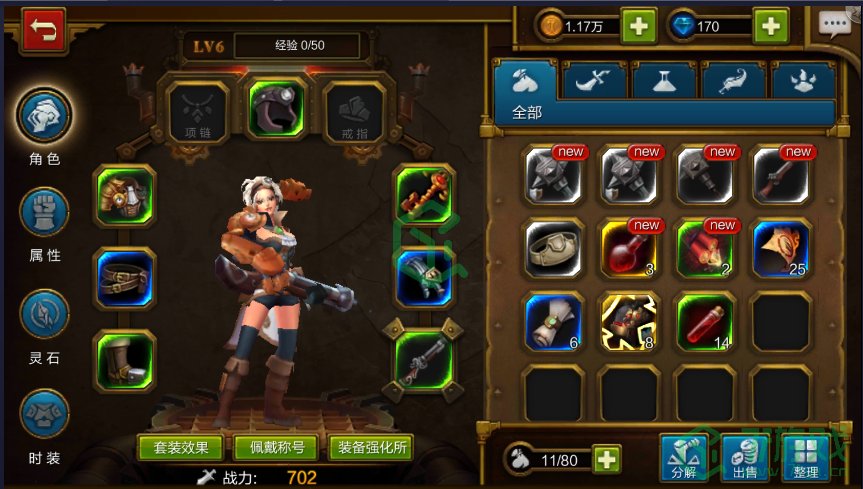Viewport: 863px width, 489px height.
Task: Switch to the potion flask category tab
Action: pos(664,81)
